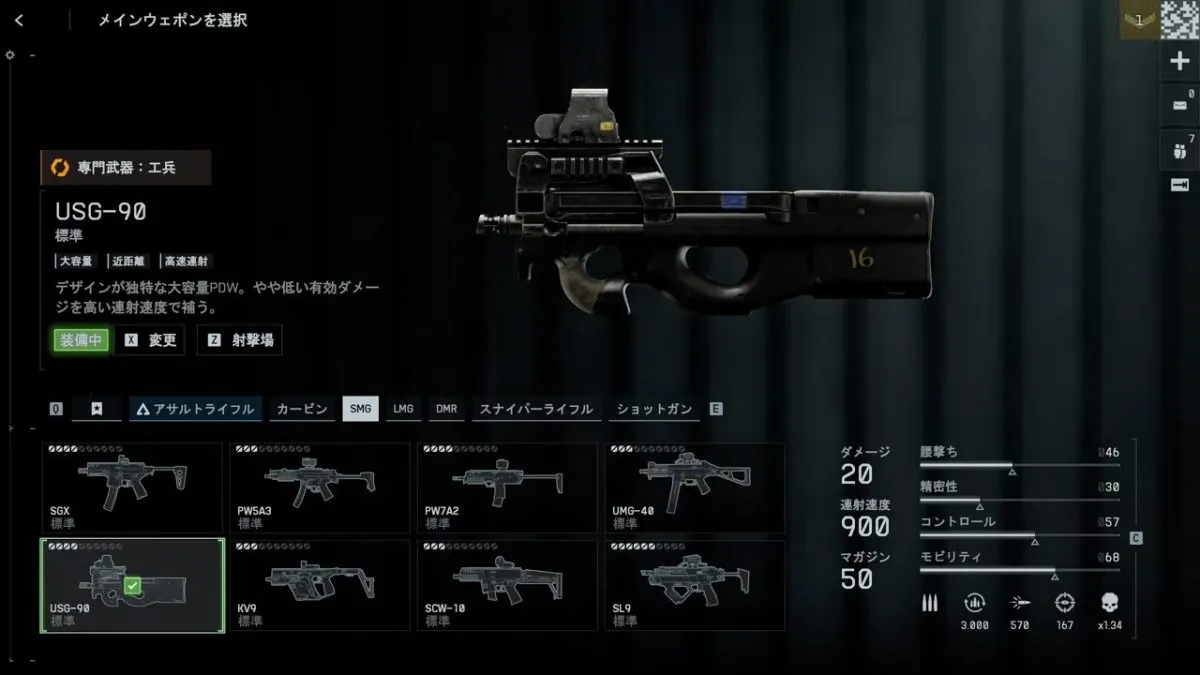Viewport: 1200px width, 675px height.
Task: Choose the ショットガン category tab
Action: click(x=654, y=408)
